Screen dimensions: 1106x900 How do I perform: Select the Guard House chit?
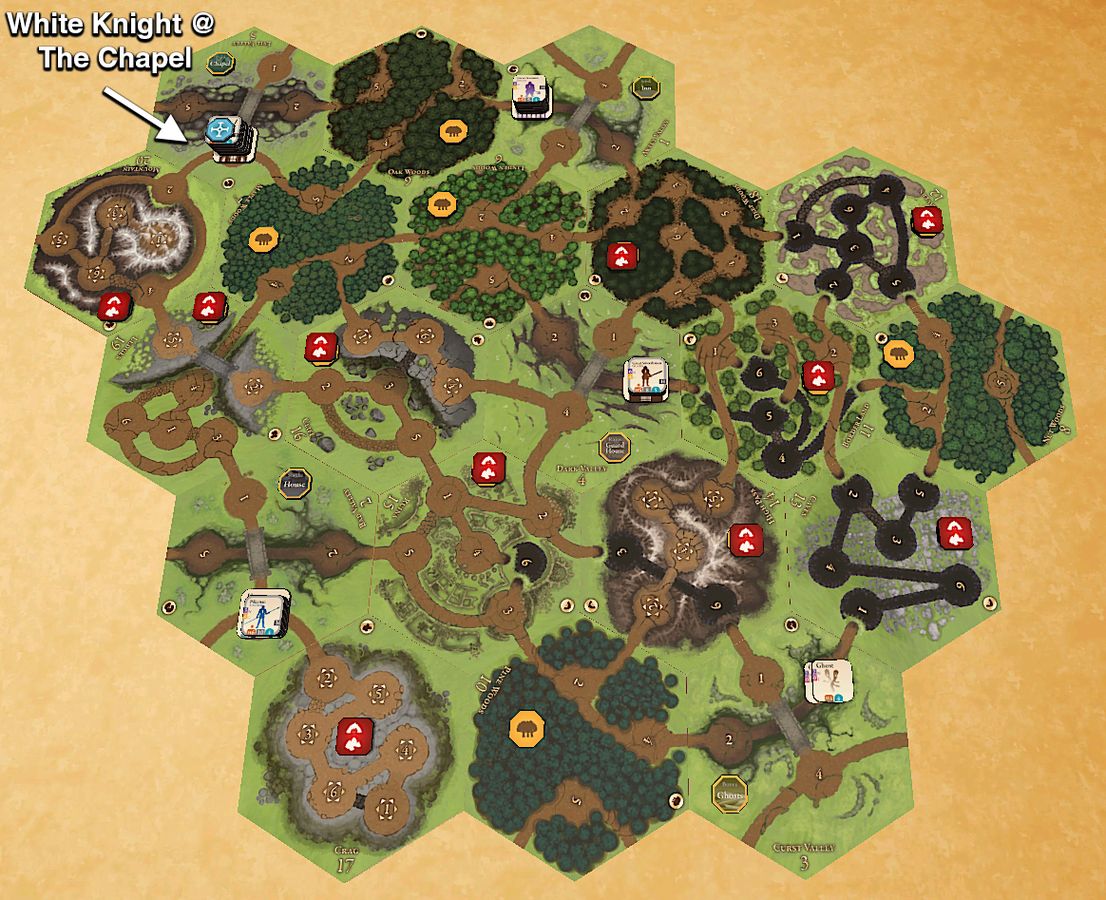(613, 447)
